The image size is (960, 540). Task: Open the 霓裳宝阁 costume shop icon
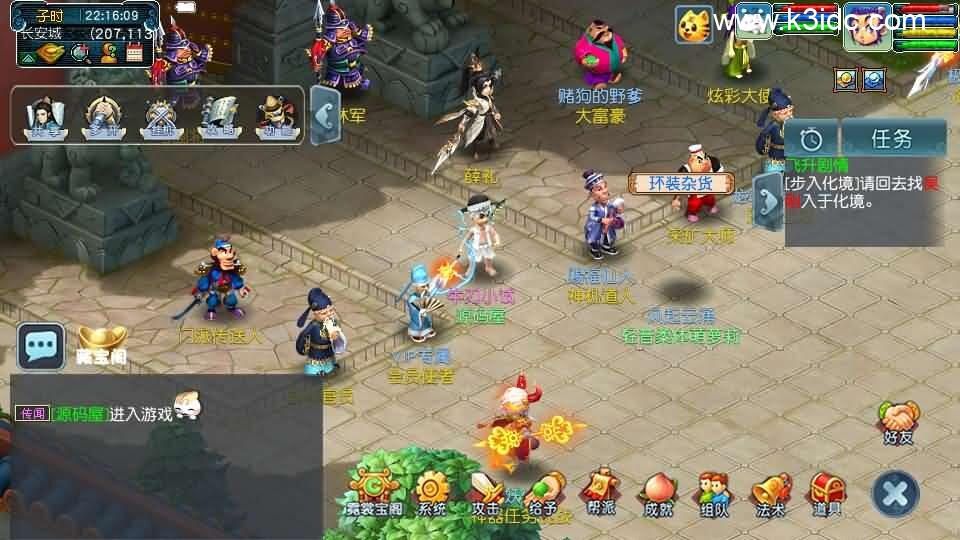(x=375, y=491)
